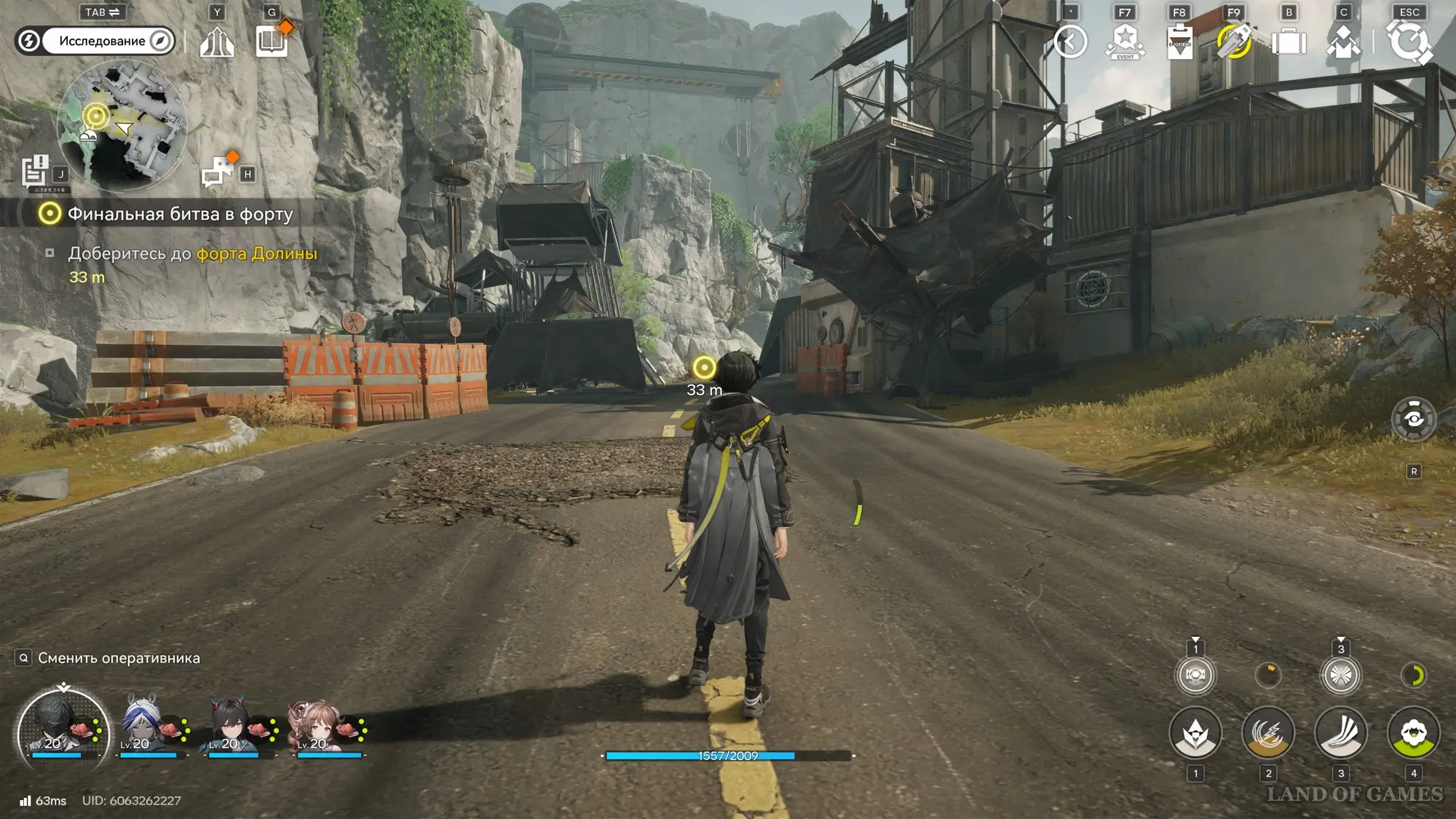Open the operators icon in the top bar
Screen dimensions: 1456x819
(x=1343, y=41)
